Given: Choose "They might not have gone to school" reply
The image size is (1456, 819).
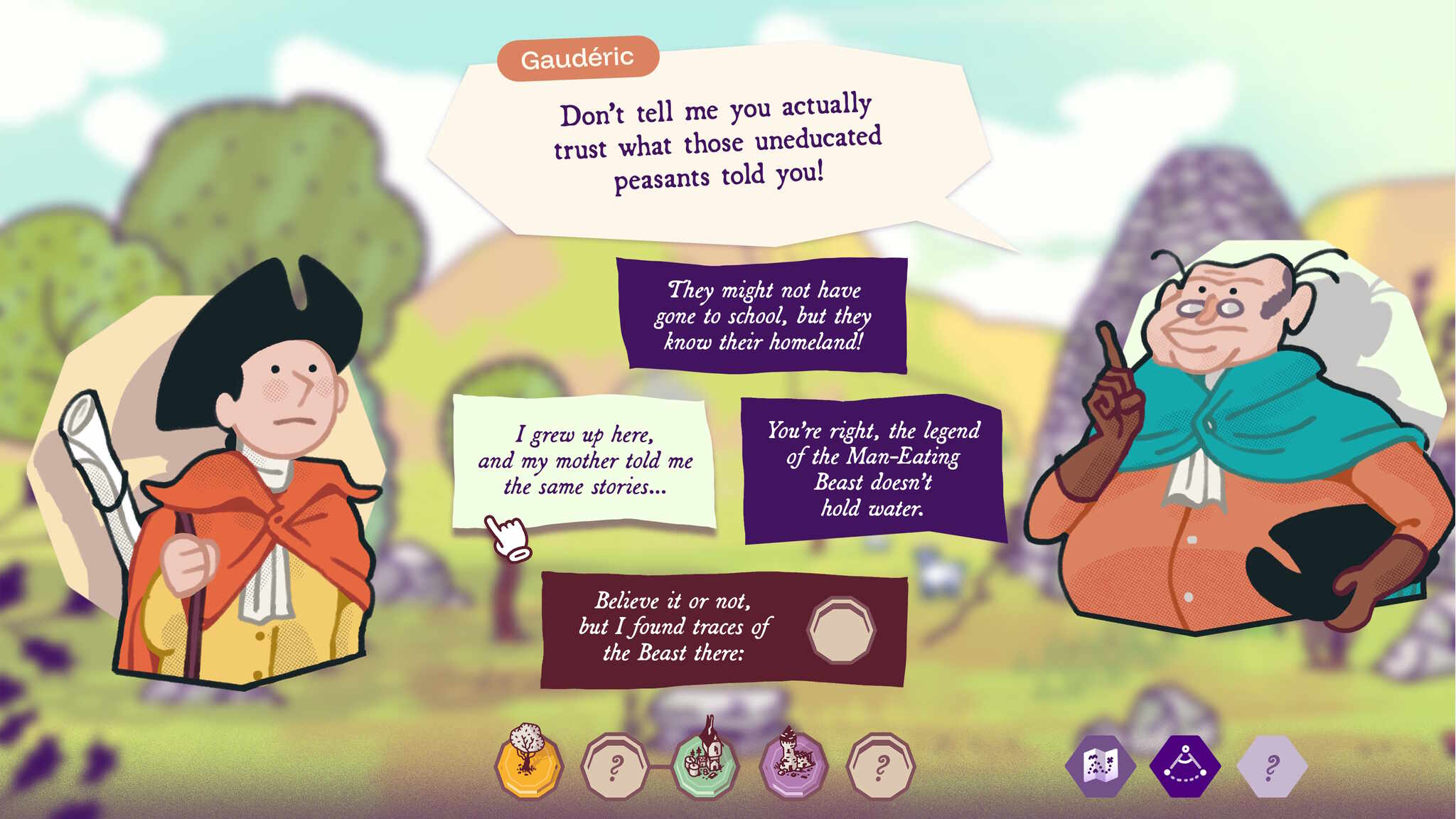Looking at the screenshot, I should coord(762,316).
